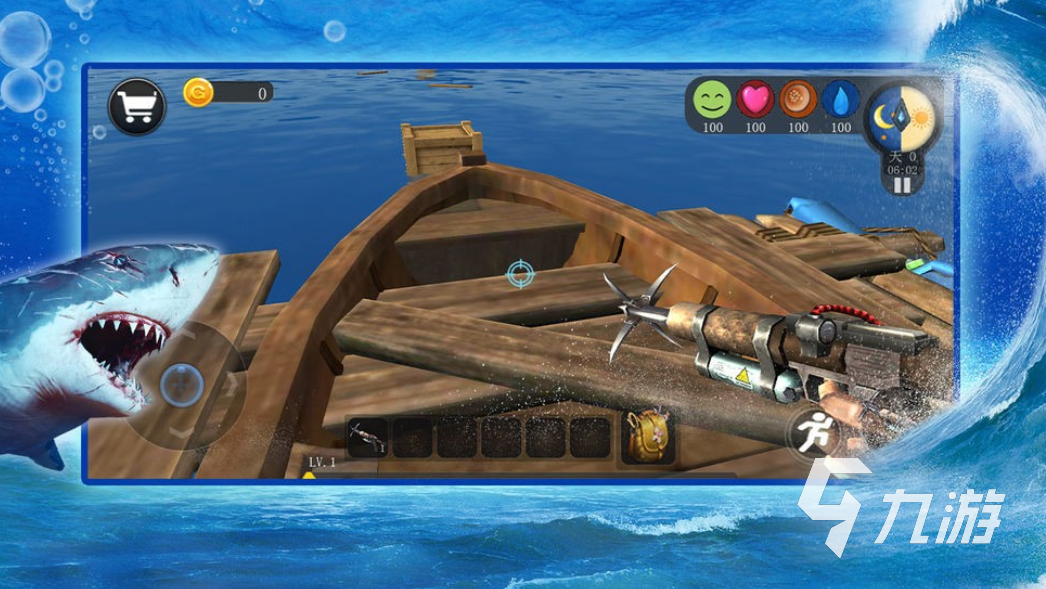Open the shopping cart store
Viewport: 1046px width, 589px height.
[137, 106]
